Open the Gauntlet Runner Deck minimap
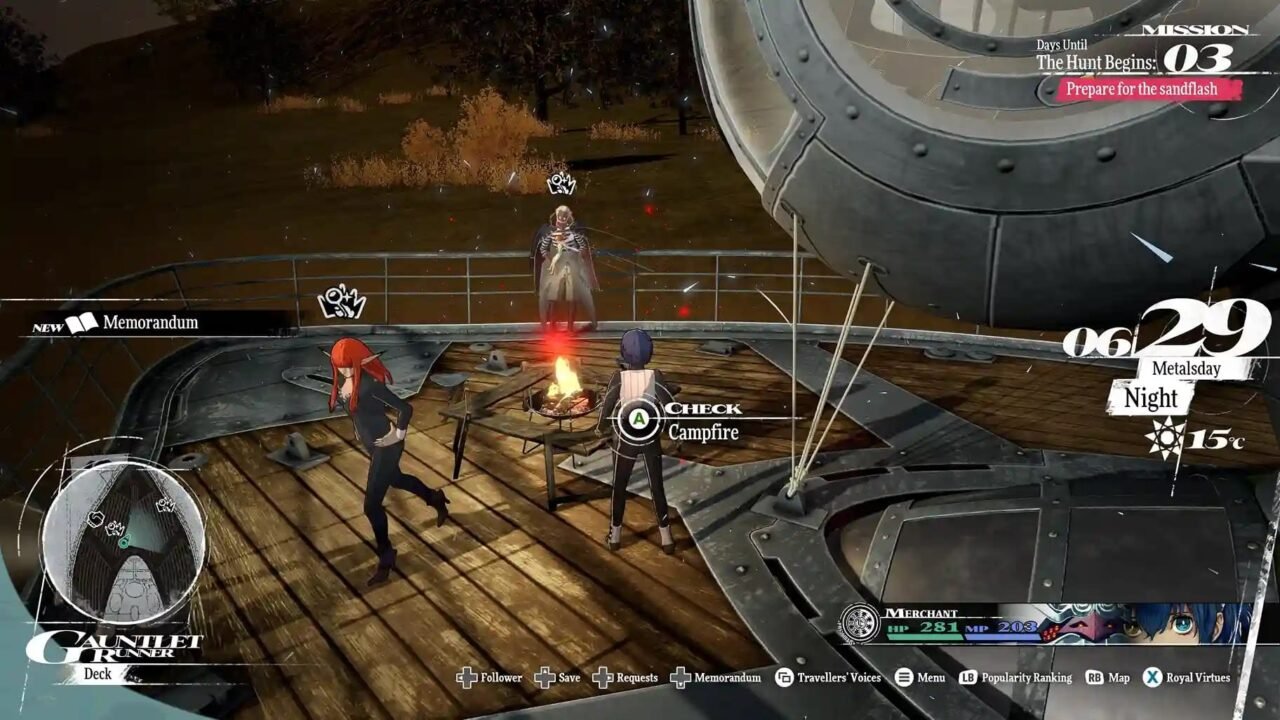Screen dimensions: 1280x720 (125, 540)
